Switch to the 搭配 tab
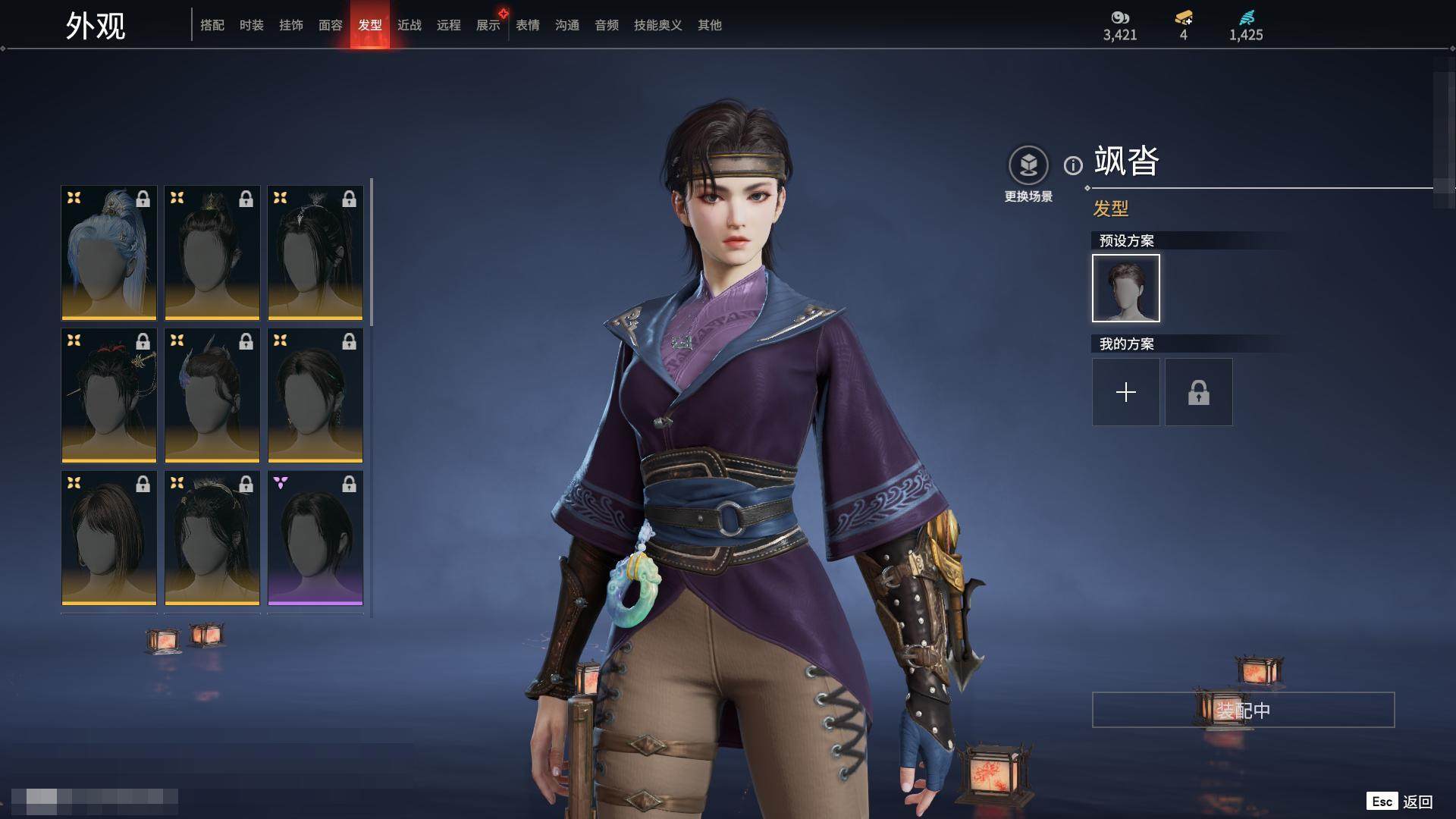Viewport: 1456px width, 819px height. pos(212,25)
